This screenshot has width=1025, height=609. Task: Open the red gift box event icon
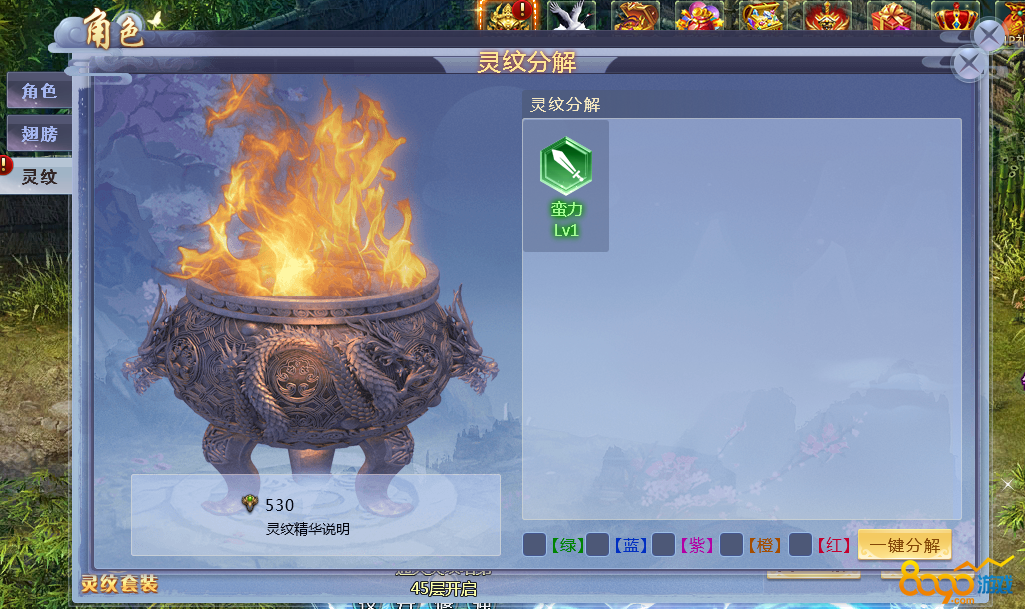tap(890, 17)
